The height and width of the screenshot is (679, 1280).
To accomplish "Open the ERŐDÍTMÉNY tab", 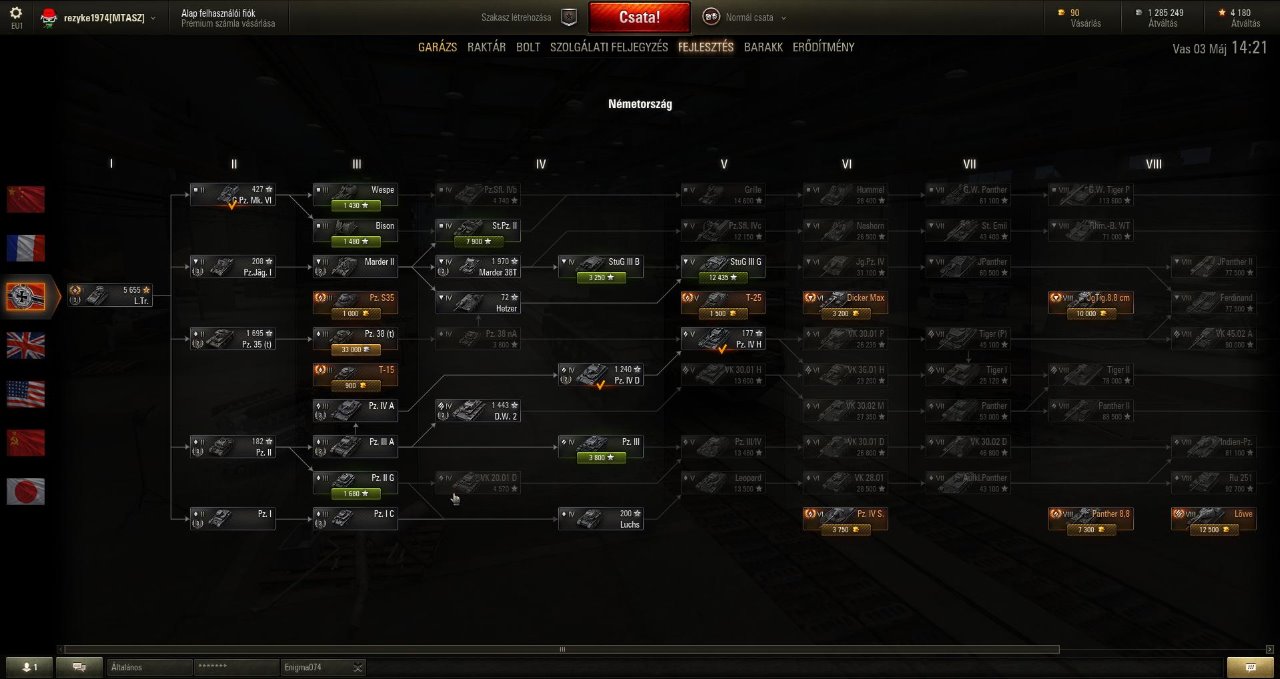I will click(x=823, y=47).
